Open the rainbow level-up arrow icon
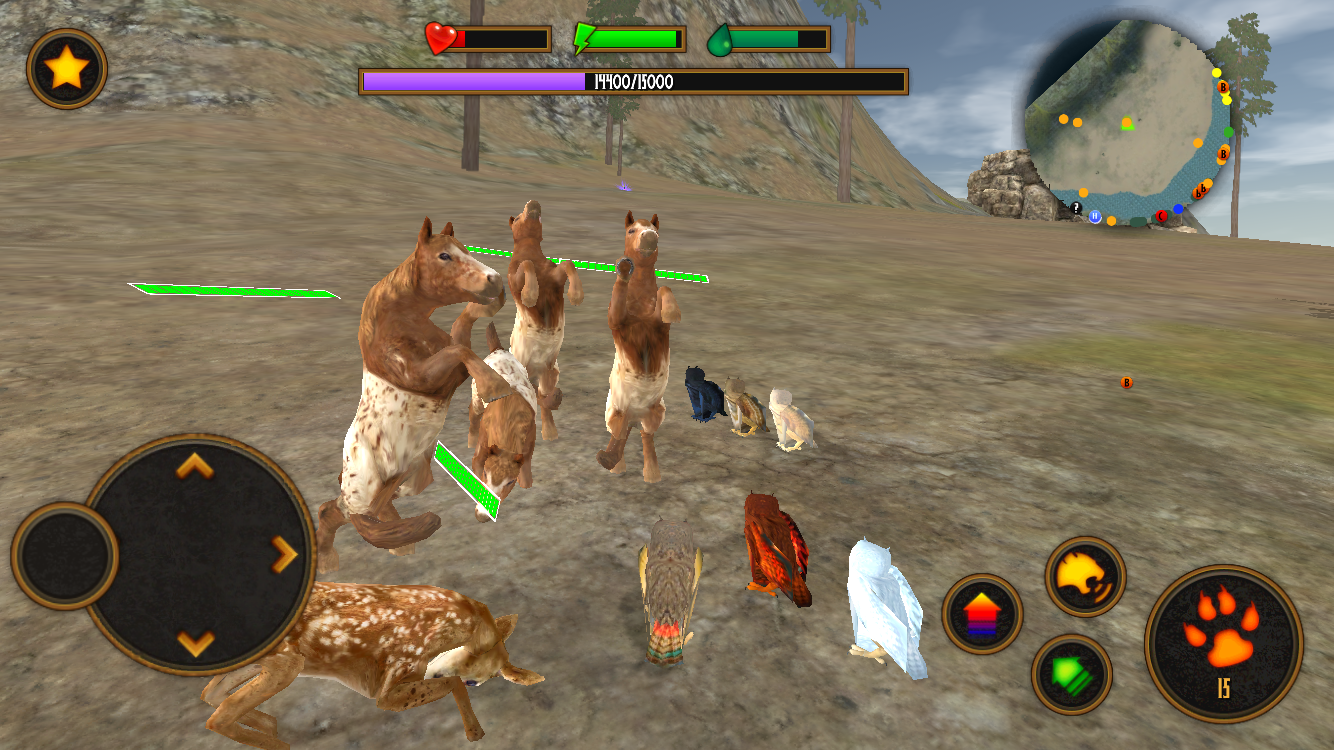This screenshot has width=1334, height=750. [x=984, y=613]
